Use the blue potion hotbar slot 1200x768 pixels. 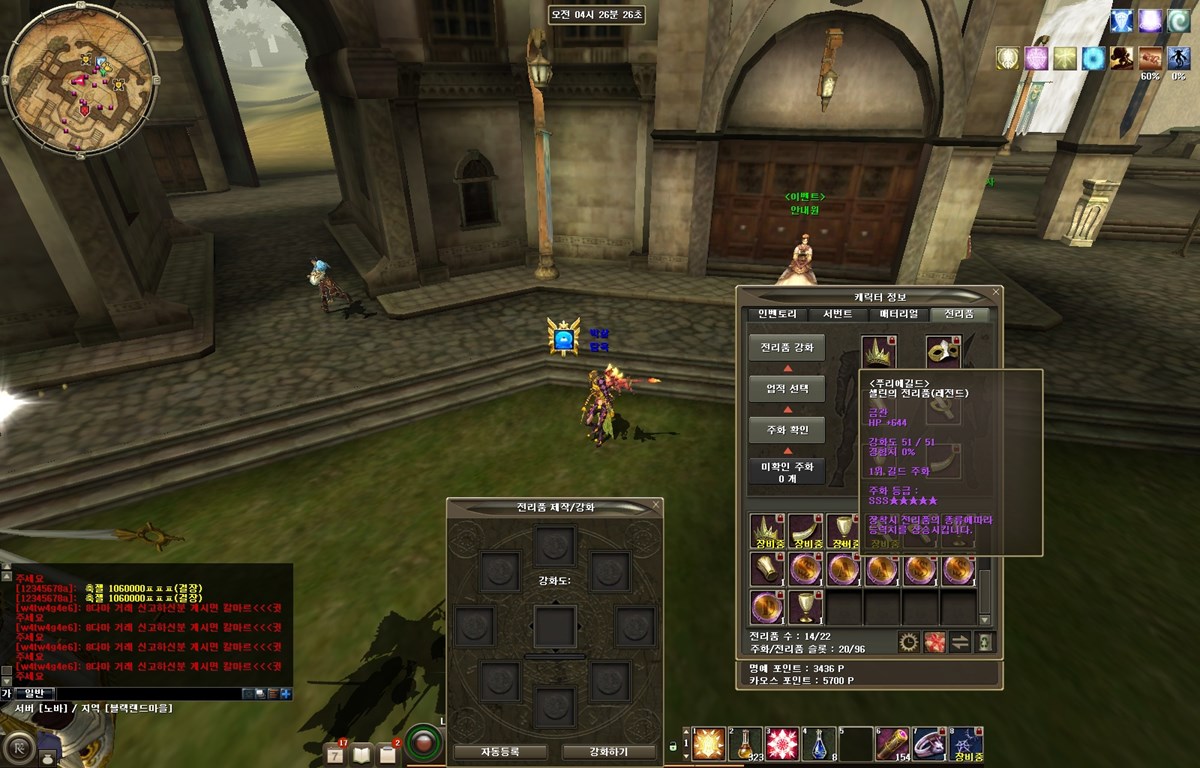819,745
